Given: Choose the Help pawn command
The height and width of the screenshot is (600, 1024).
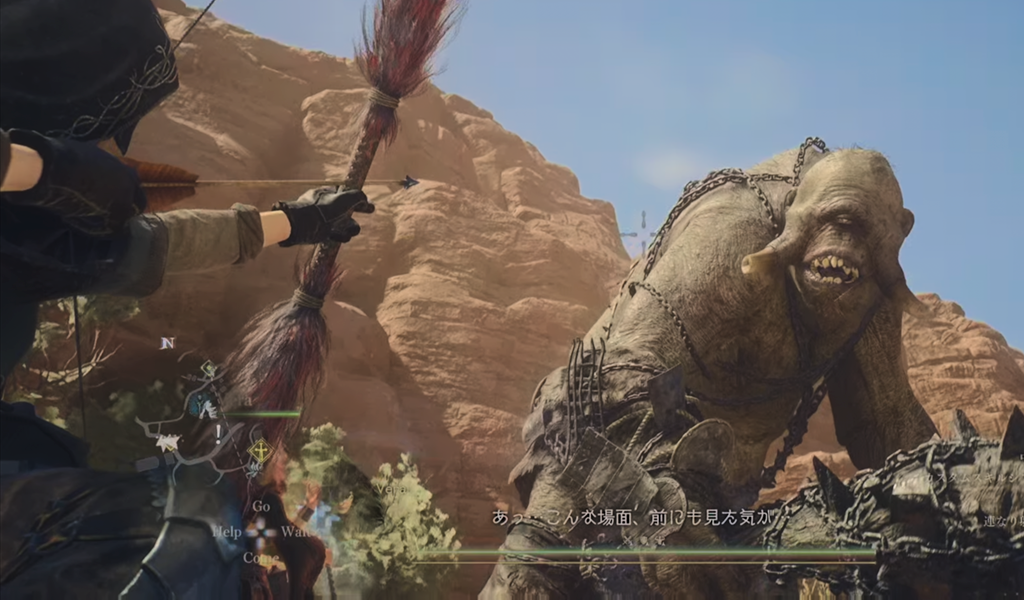Looking at the screenshot, I should [227, 532].
